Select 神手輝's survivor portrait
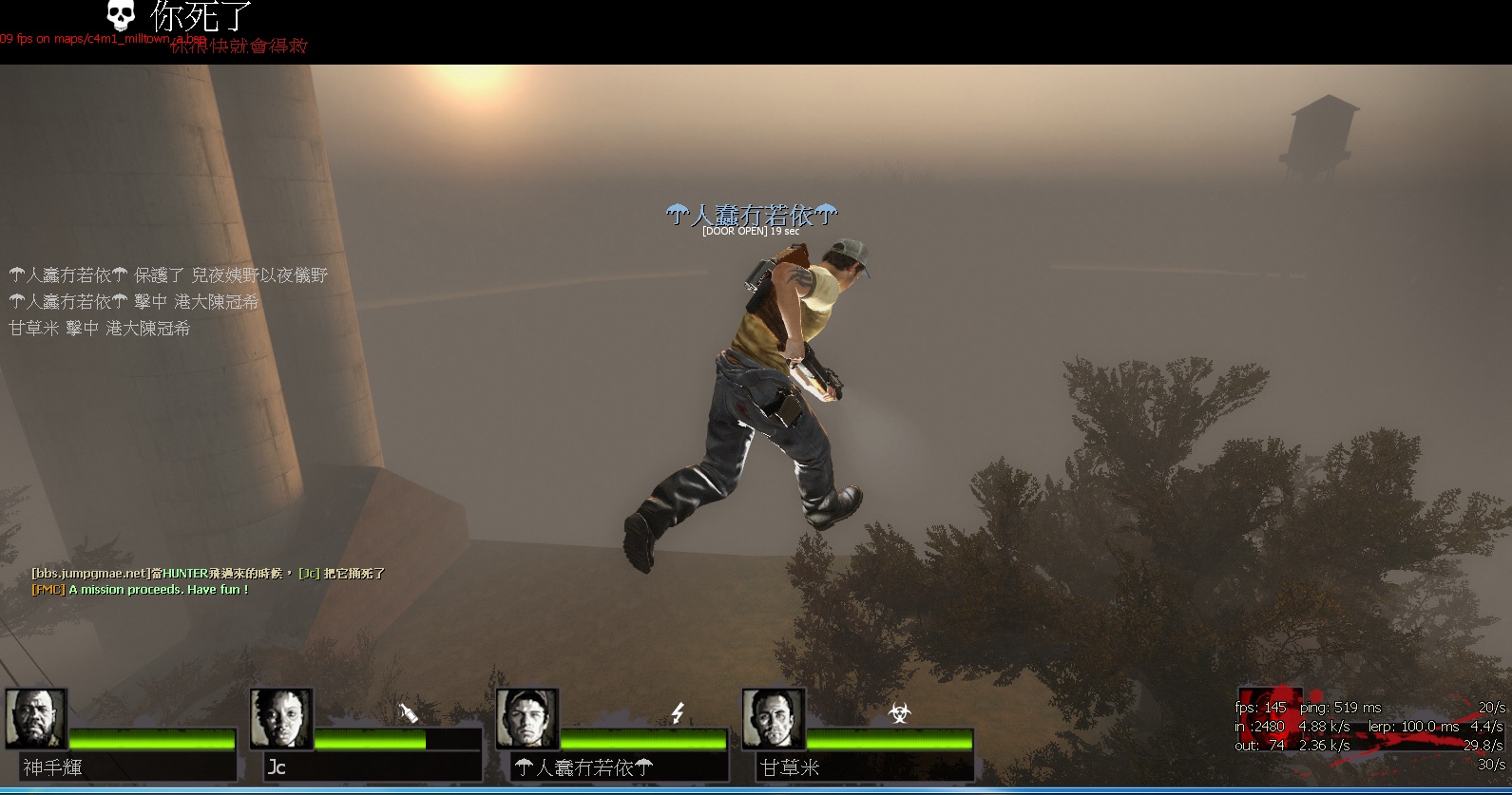The height and width of the screenshot is (795, 1512). 36,719
